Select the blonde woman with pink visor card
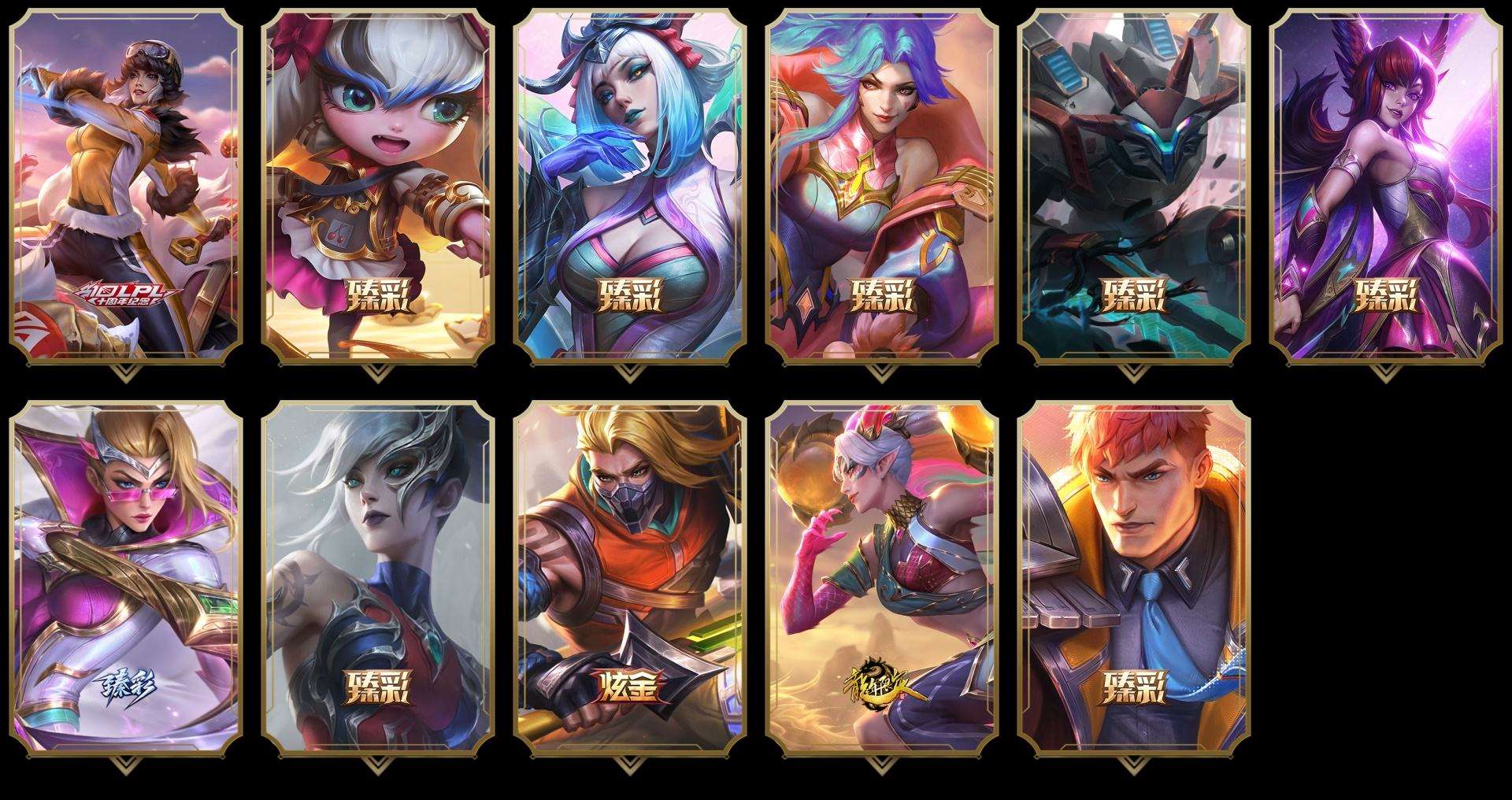 click(x=126, y=578)
